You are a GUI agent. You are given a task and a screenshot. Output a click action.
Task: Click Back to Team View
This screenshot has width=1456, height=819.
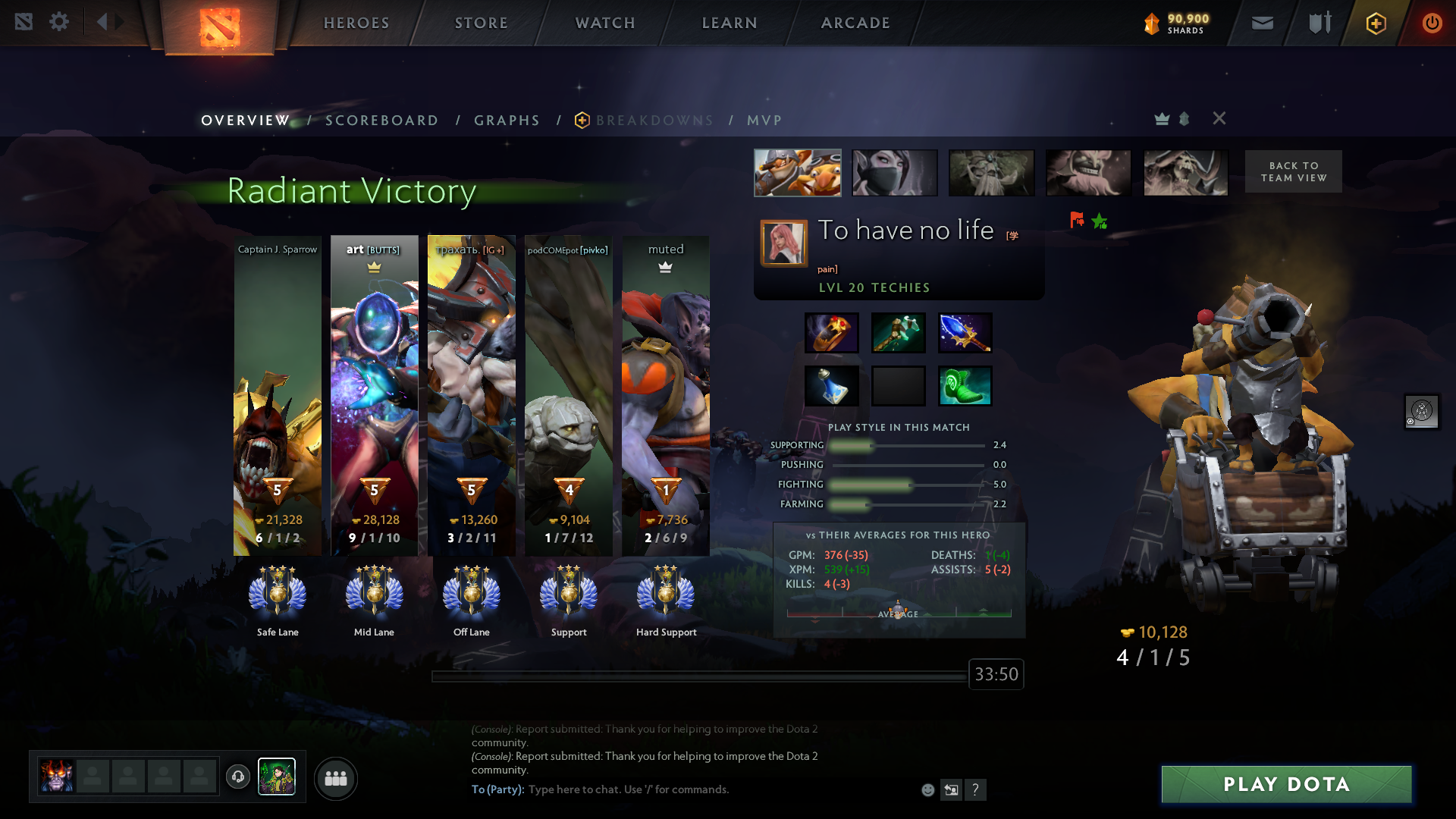point(1293,171)
